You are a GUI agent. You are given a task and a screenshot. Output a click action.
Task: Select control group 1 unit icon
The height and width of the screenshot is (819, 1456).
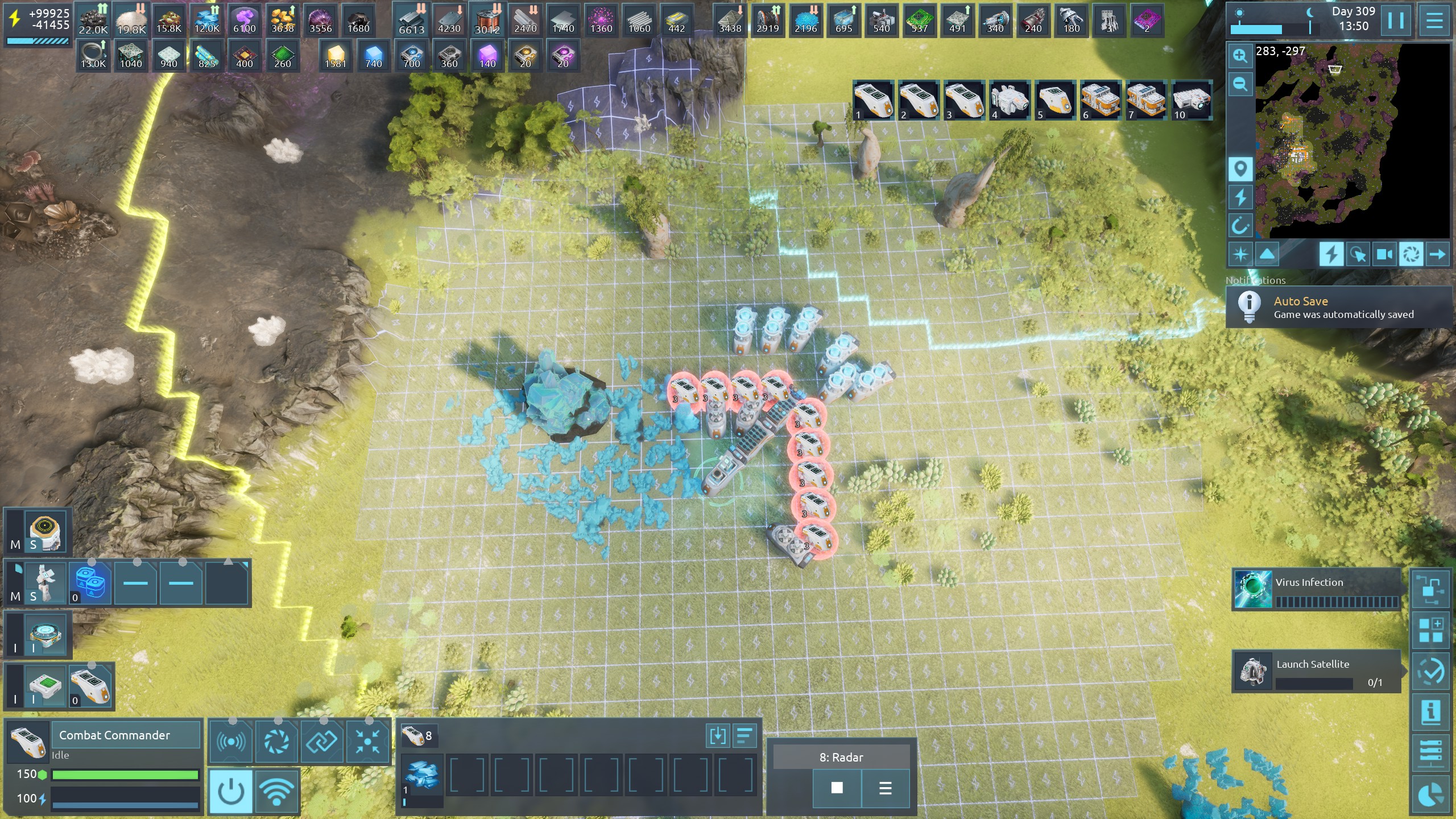point(872,100)
